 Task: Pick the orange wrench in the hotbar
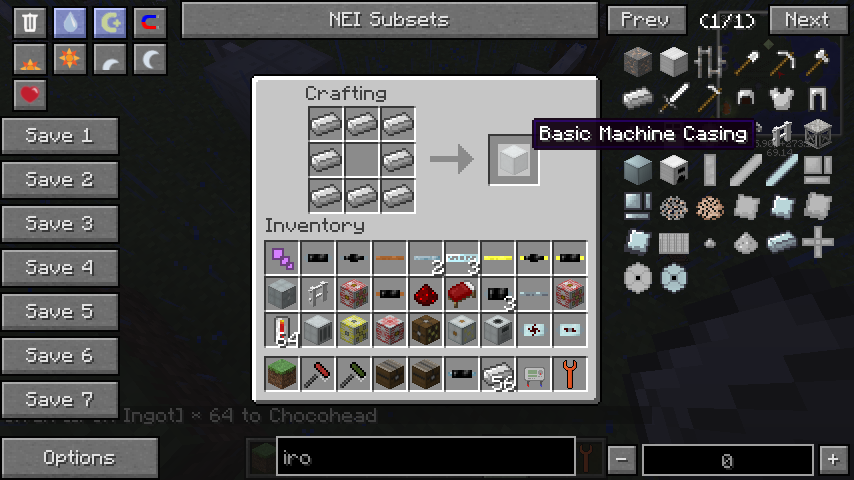pos(569,374)
